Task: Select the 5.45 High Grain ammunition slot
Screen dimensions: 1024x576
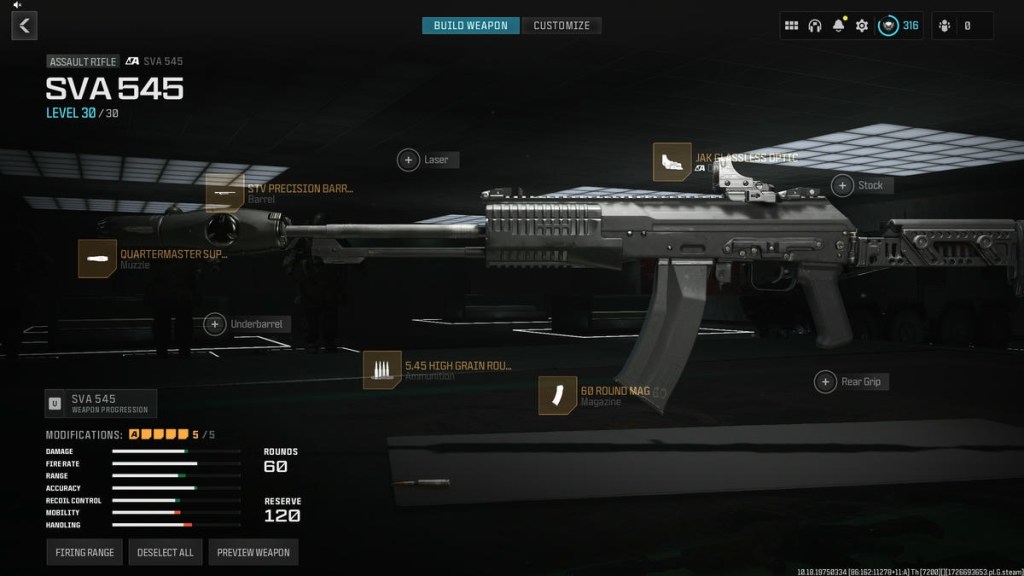Action: [x=382, y=370]
